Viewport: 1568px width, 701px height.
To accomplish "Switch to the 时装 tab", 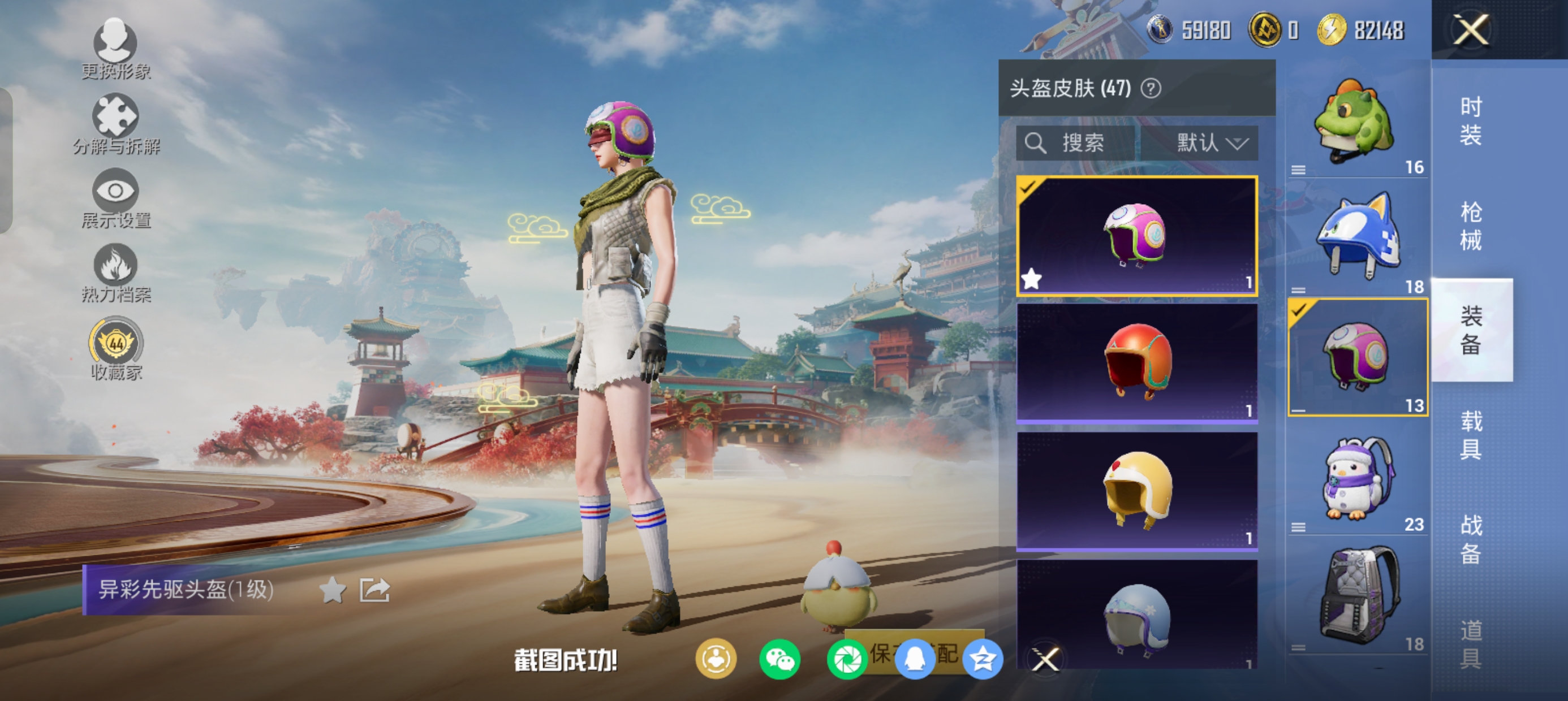I will click(x=1470, y=120).
